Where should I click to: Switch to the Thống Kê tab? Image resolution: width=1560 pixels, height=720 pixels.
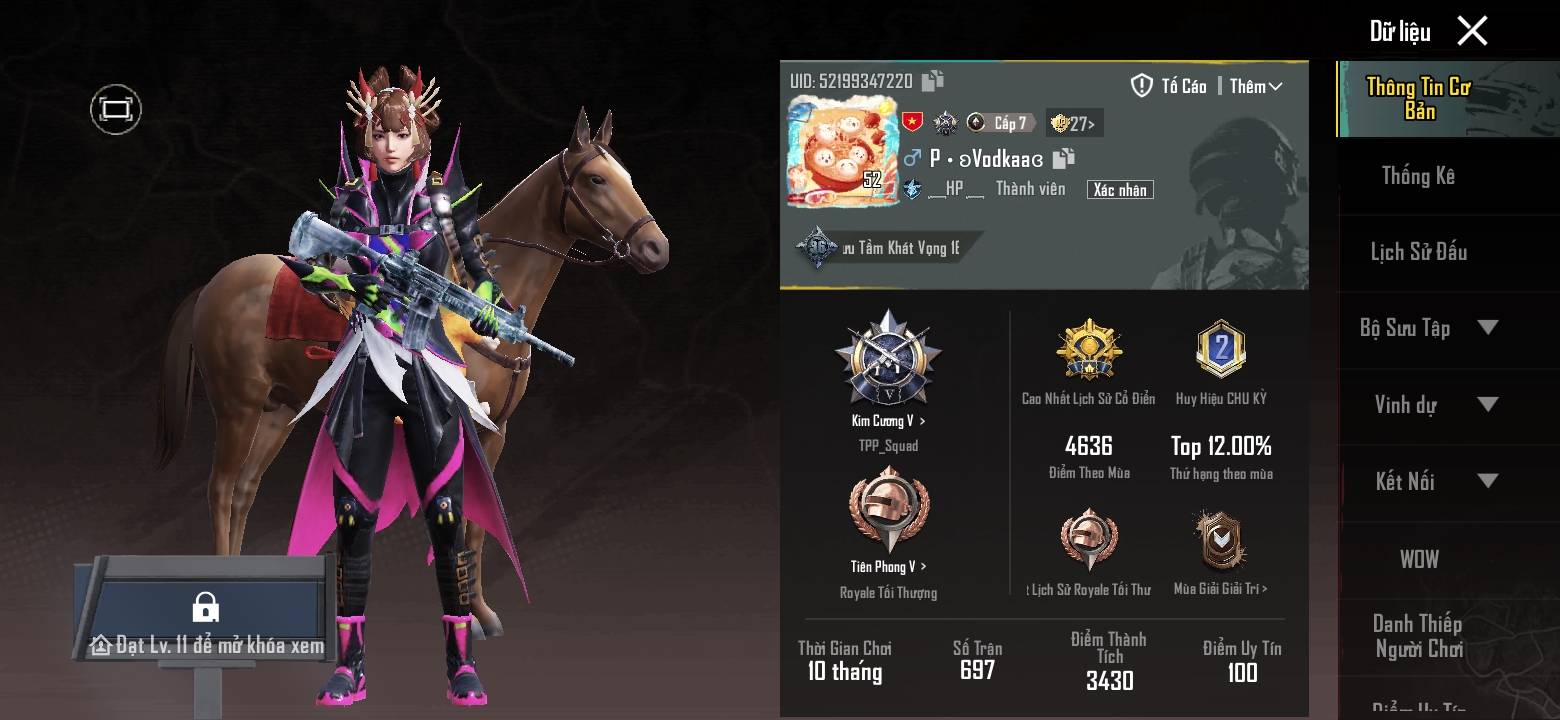(1418, 176)
